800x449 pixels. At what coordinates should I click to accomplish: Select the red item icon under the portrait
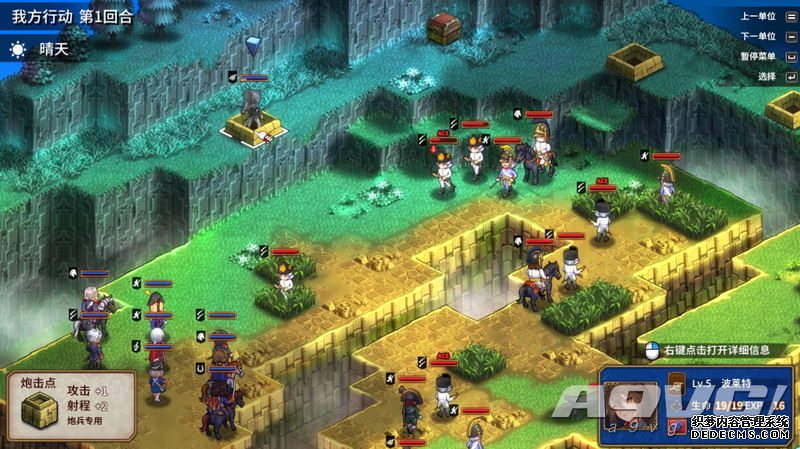(678, 427)
